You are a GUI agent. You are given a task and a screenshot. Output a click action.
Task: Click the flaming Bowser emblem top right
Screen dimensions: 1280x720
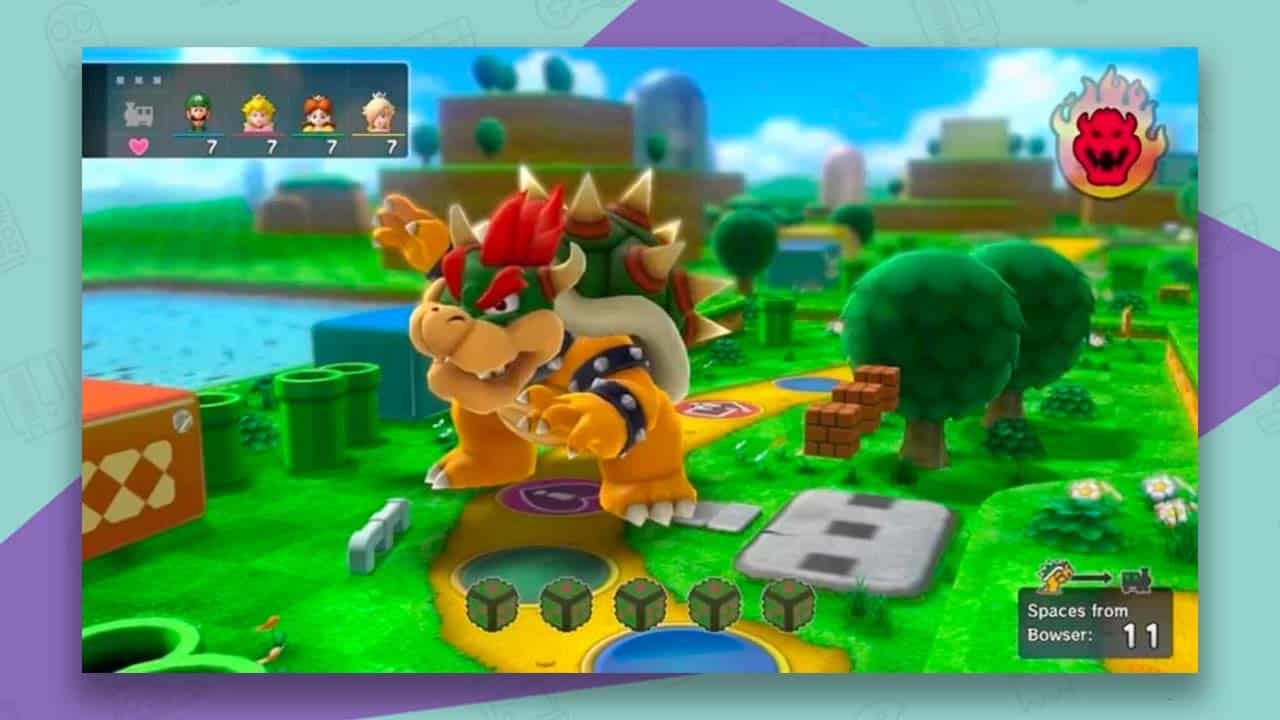coord(1108,137)
